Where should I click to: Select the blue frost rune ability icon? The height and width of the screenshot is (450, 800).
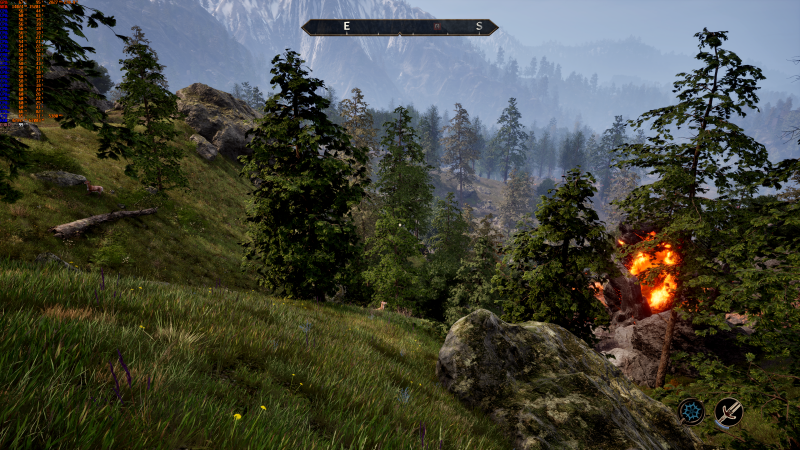point(690,411)
